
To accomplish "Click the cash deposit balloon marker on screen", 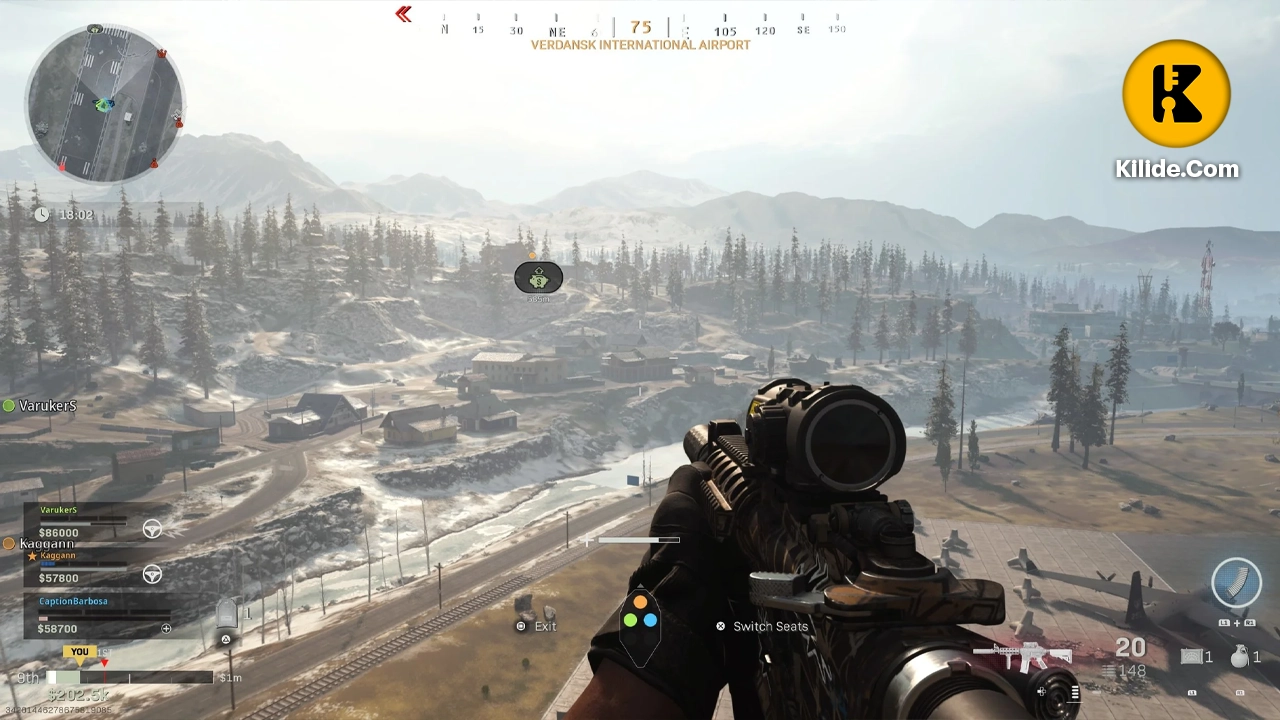I will [539, 278].
